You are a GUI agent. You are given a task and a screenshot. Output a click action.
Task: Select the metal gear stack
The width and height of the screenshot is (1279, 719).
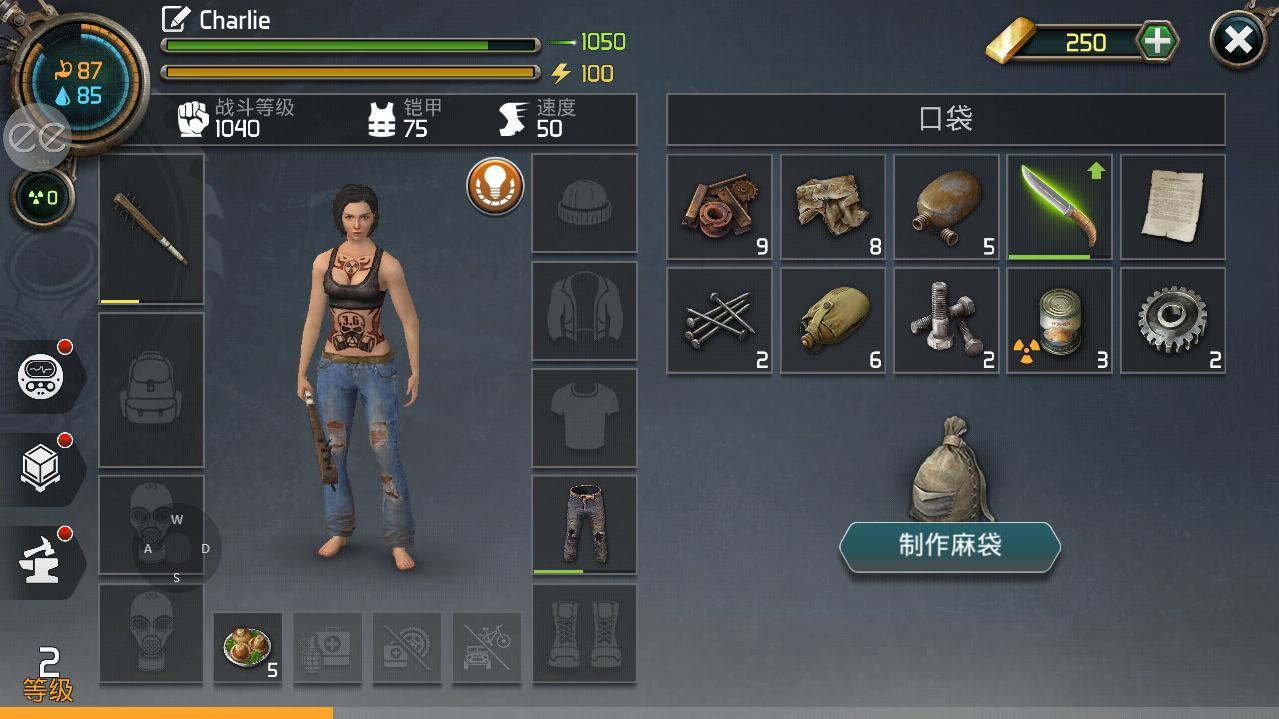1173,320
